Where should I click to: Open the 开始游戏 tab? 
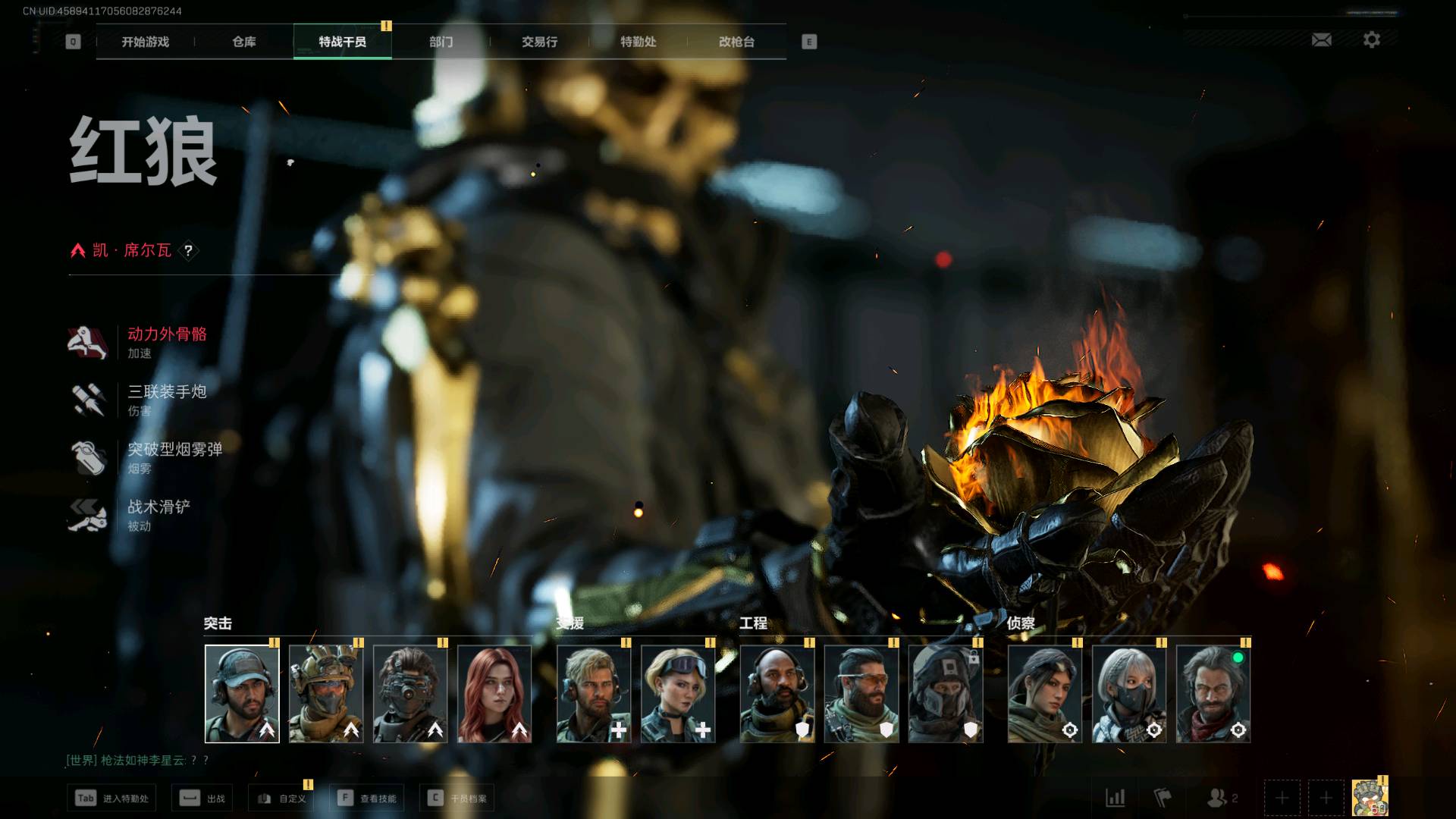(145, 42)
